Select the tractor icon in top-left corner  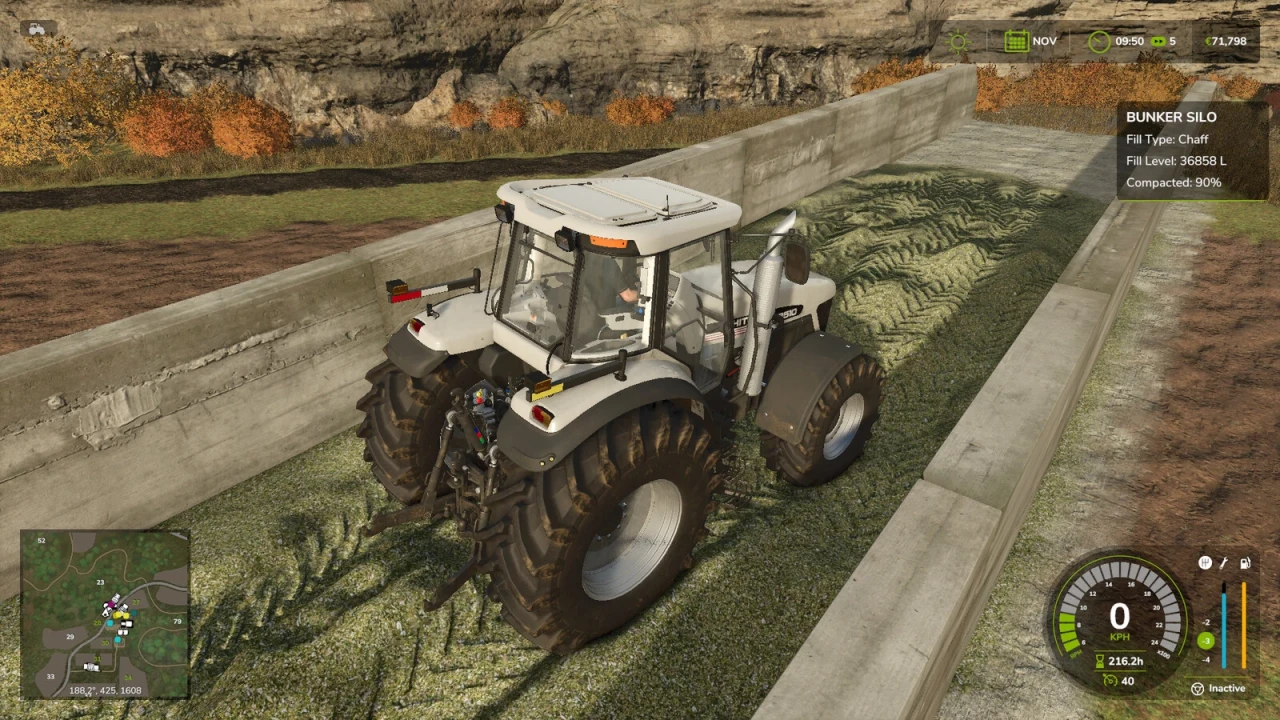coord(36,30)
